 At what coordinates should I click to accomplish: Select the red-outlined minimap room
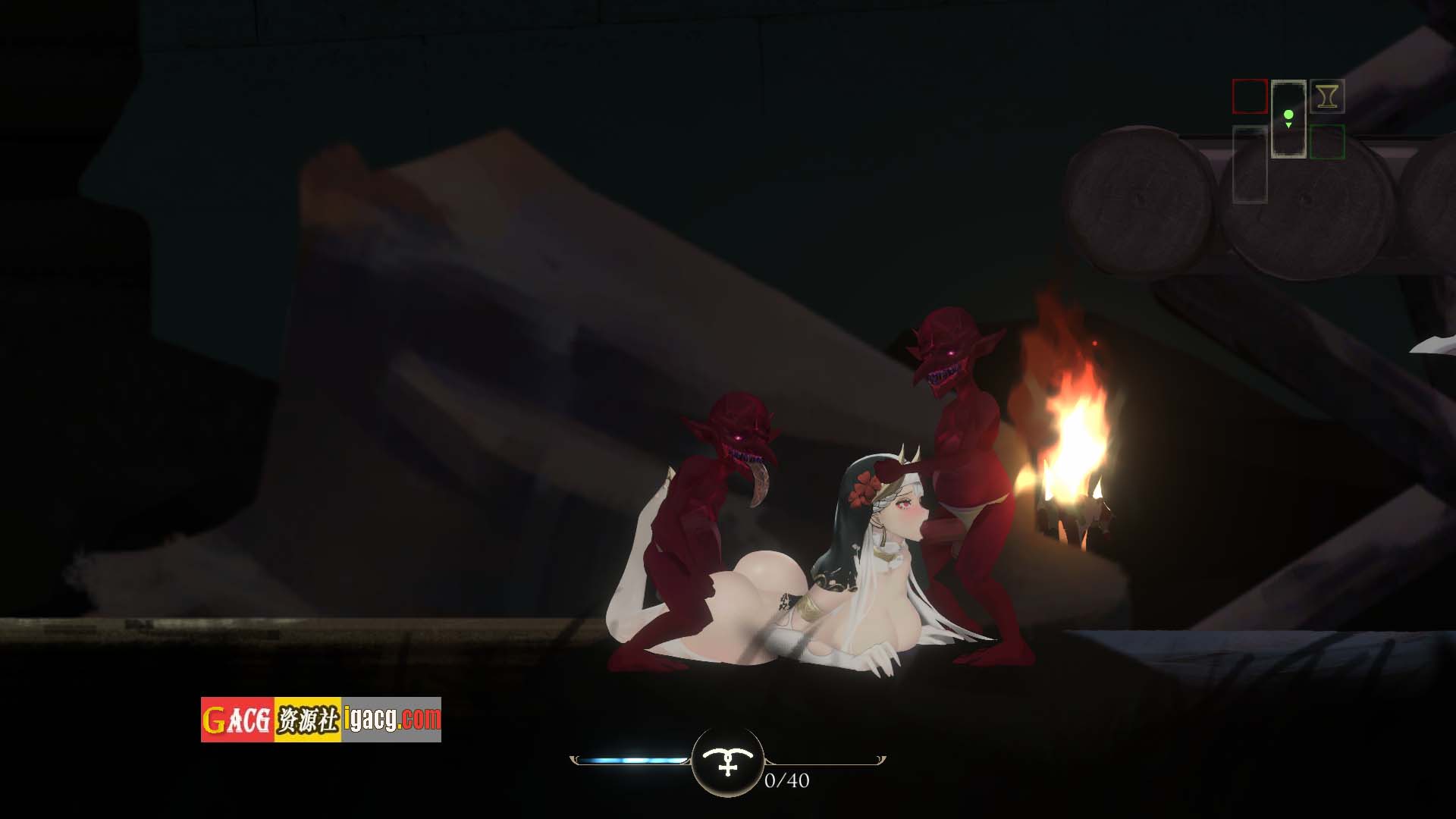tap(1250, 97)
